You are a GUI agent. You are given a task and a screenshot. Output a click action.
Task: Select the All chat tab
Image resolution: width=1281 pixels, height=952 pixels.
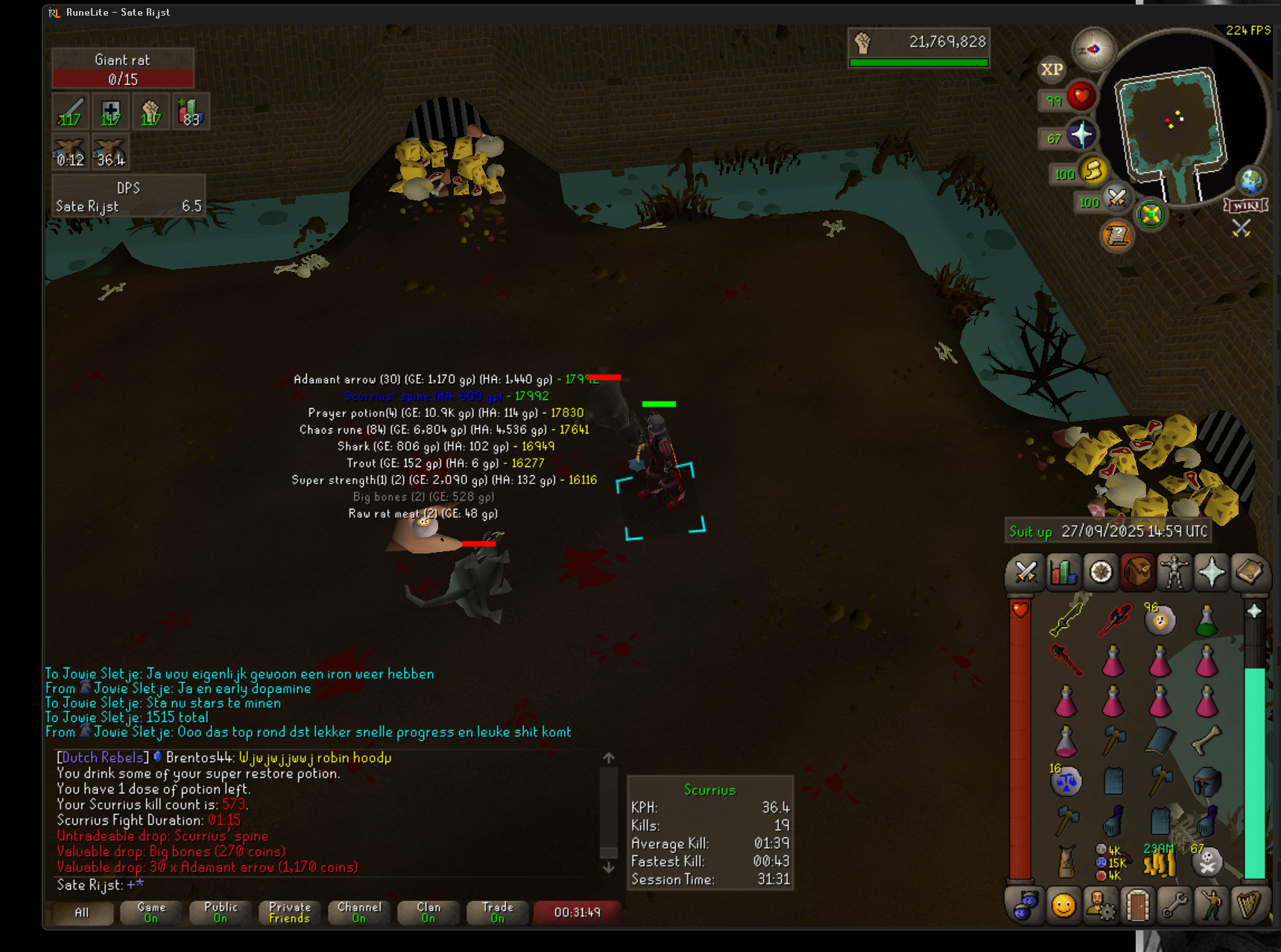click(81, 913)
